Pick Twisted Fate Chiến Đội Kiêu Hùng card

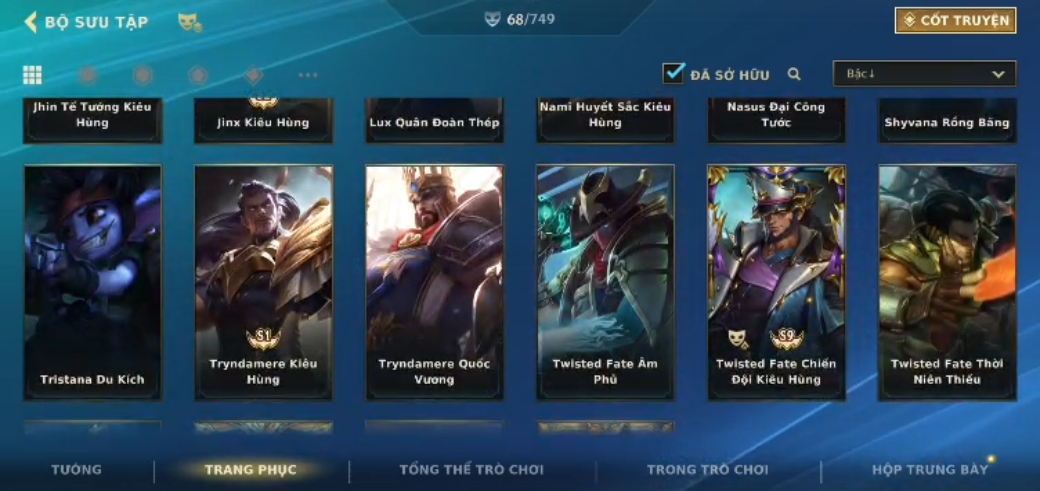(x=776, y=282)
